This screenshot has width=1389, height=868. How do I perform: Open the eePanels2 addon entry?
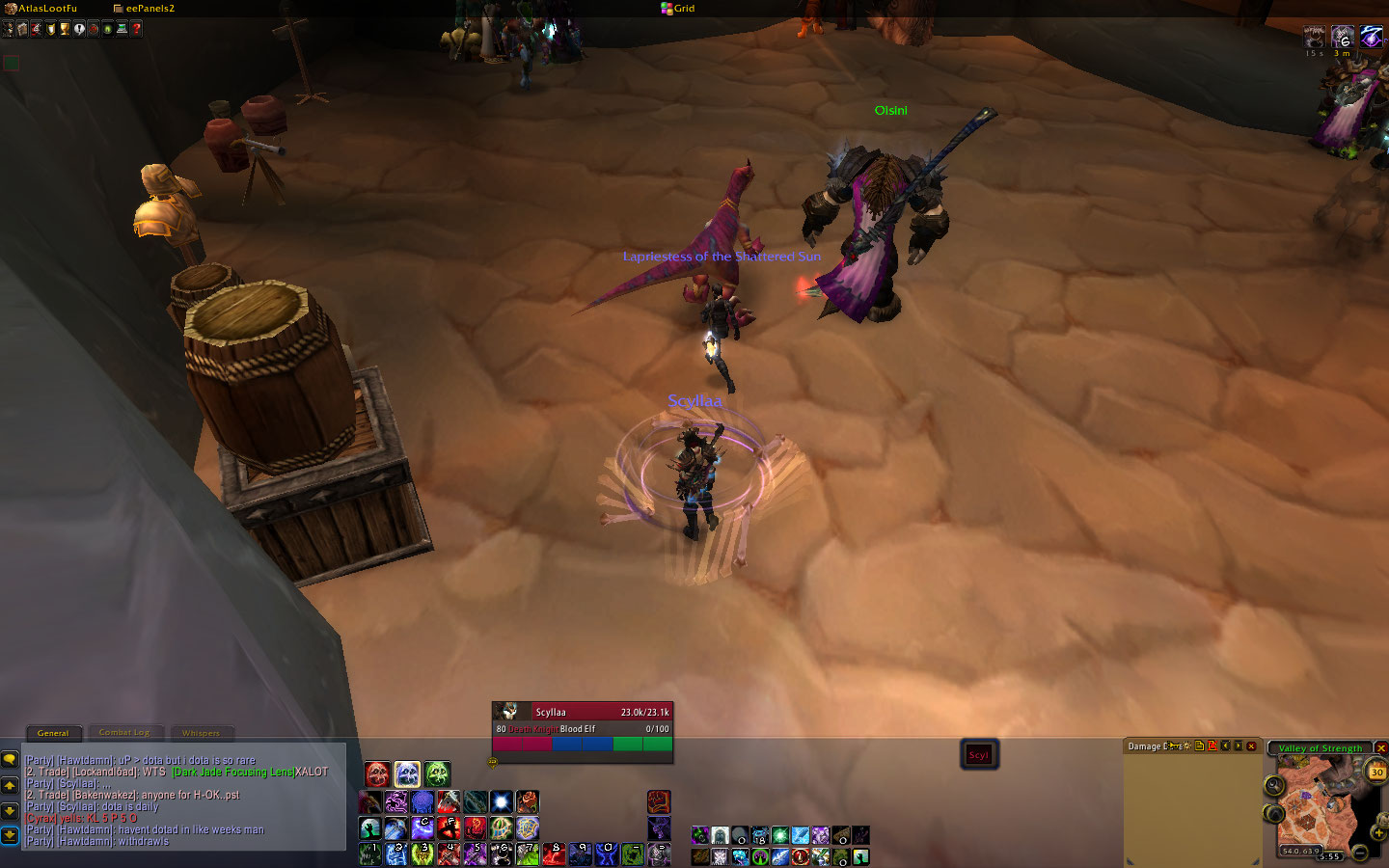[149, 9]
